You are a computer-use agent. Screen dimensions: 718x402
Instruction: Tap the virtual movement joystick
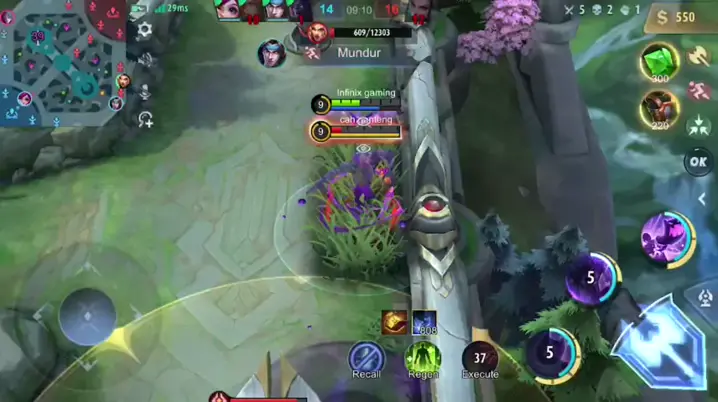tap(87, 316)
